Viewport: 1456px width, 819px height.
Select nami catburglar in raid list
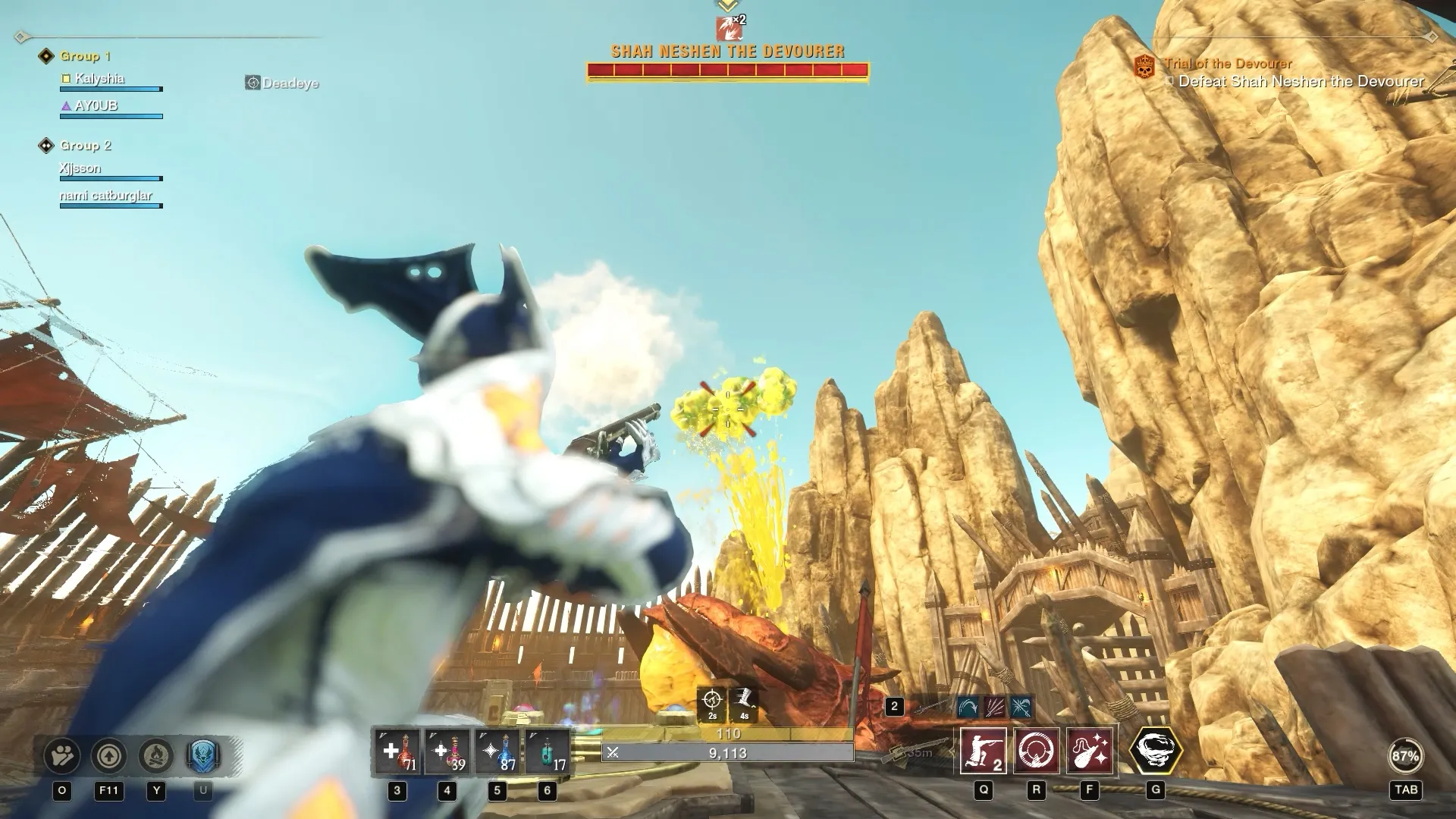[106, 196]
